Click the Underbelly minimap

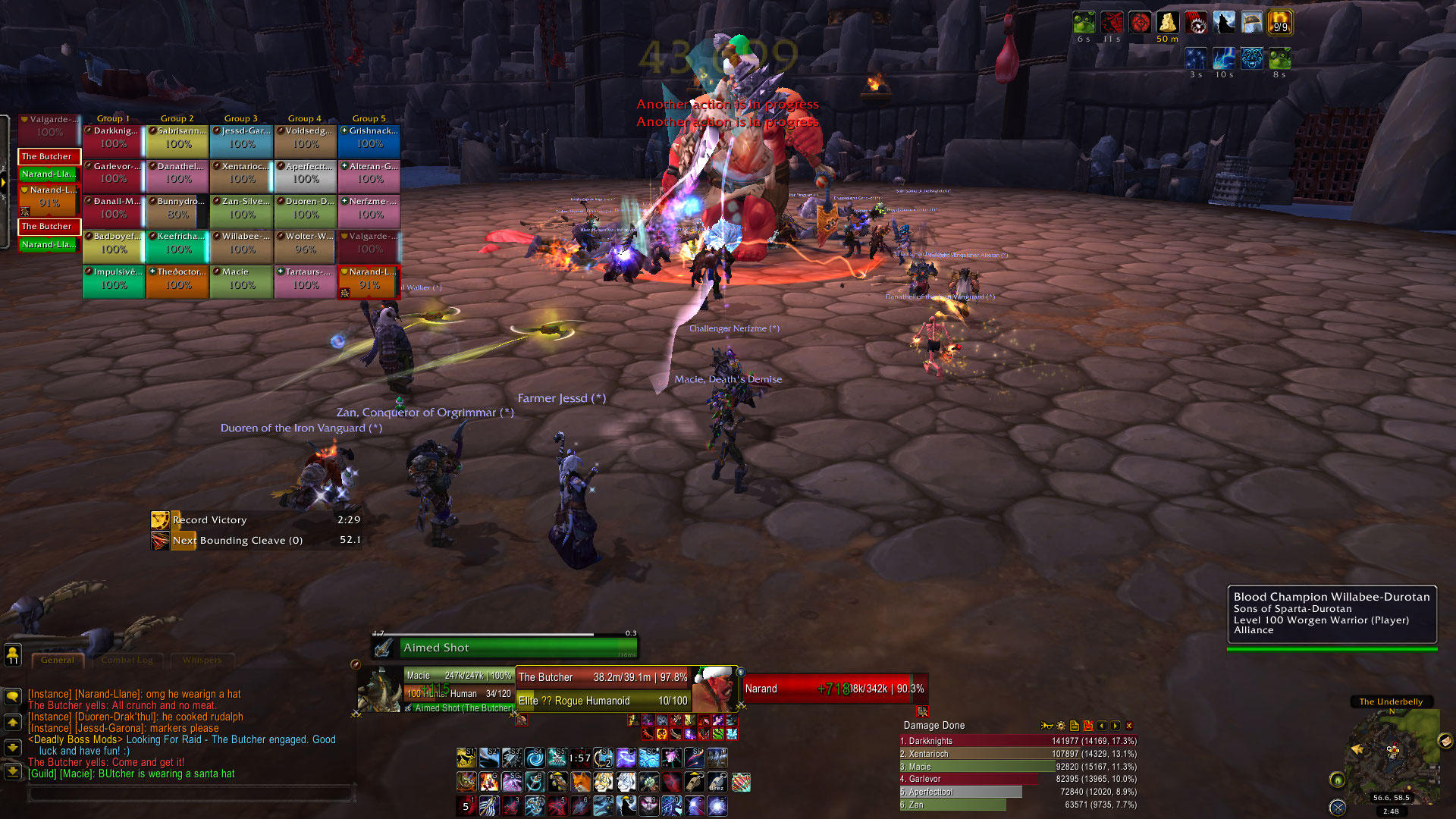pyautogui.click(x=1391, y=751)
